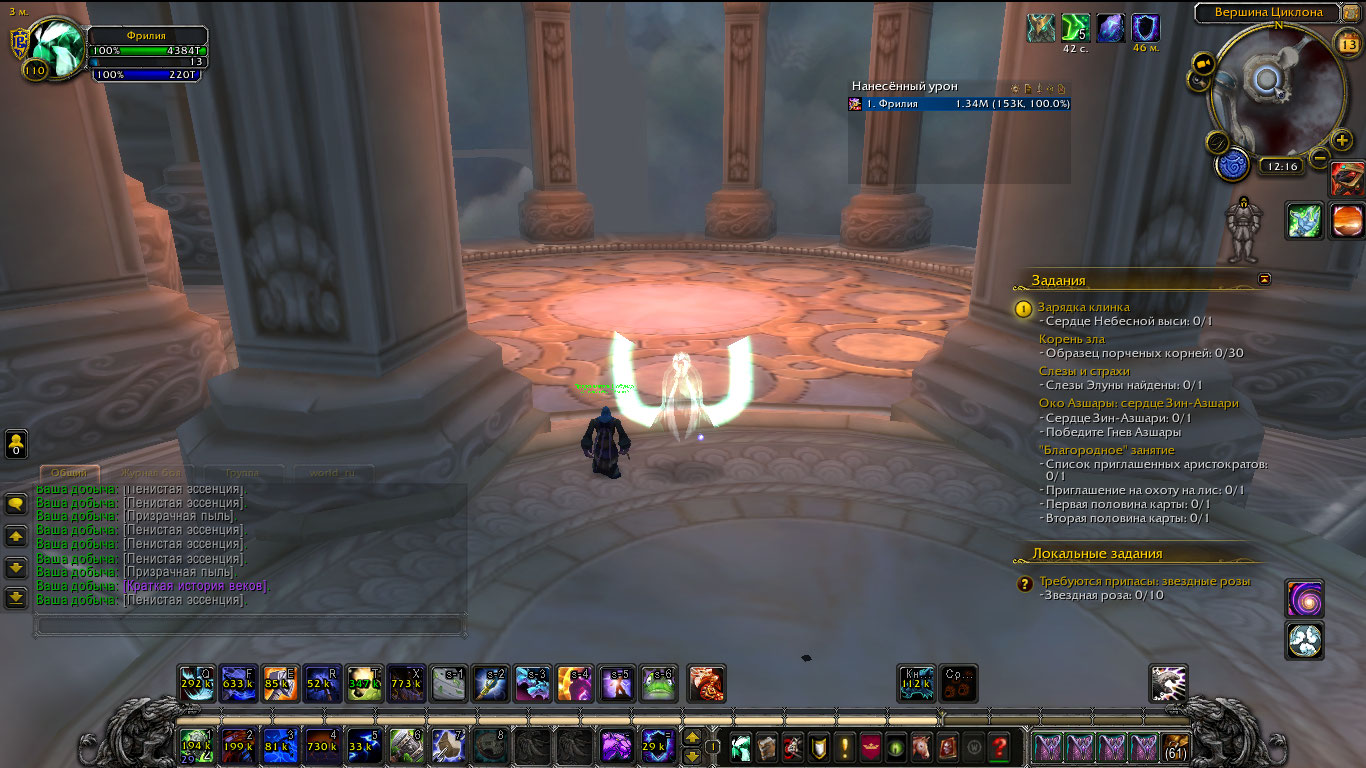
Task: Open the calendar showing day 13
Action: [x=1346, y=41]
